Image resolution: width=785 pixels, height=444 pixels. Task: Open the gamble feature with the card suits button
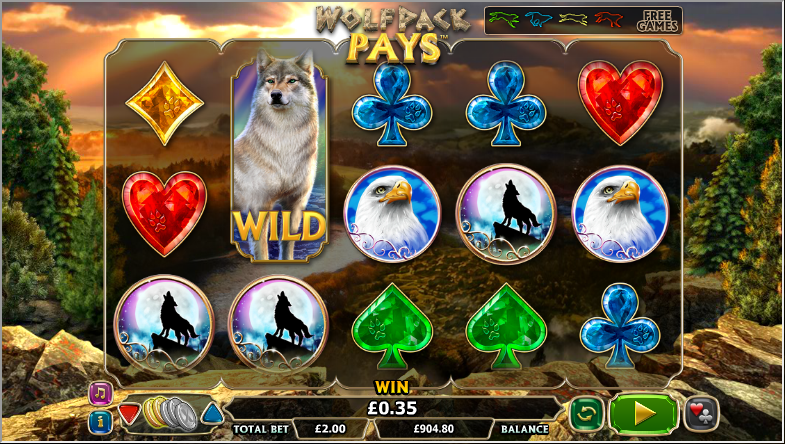[x=701, y=413]
